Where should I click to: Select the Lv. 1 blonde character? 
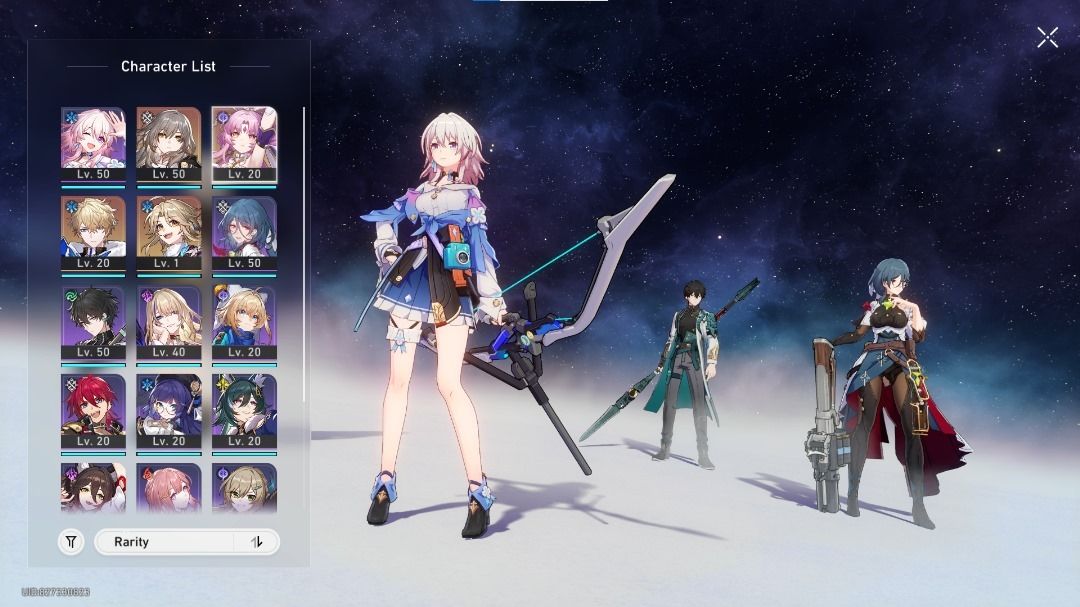tap(168, 233)
